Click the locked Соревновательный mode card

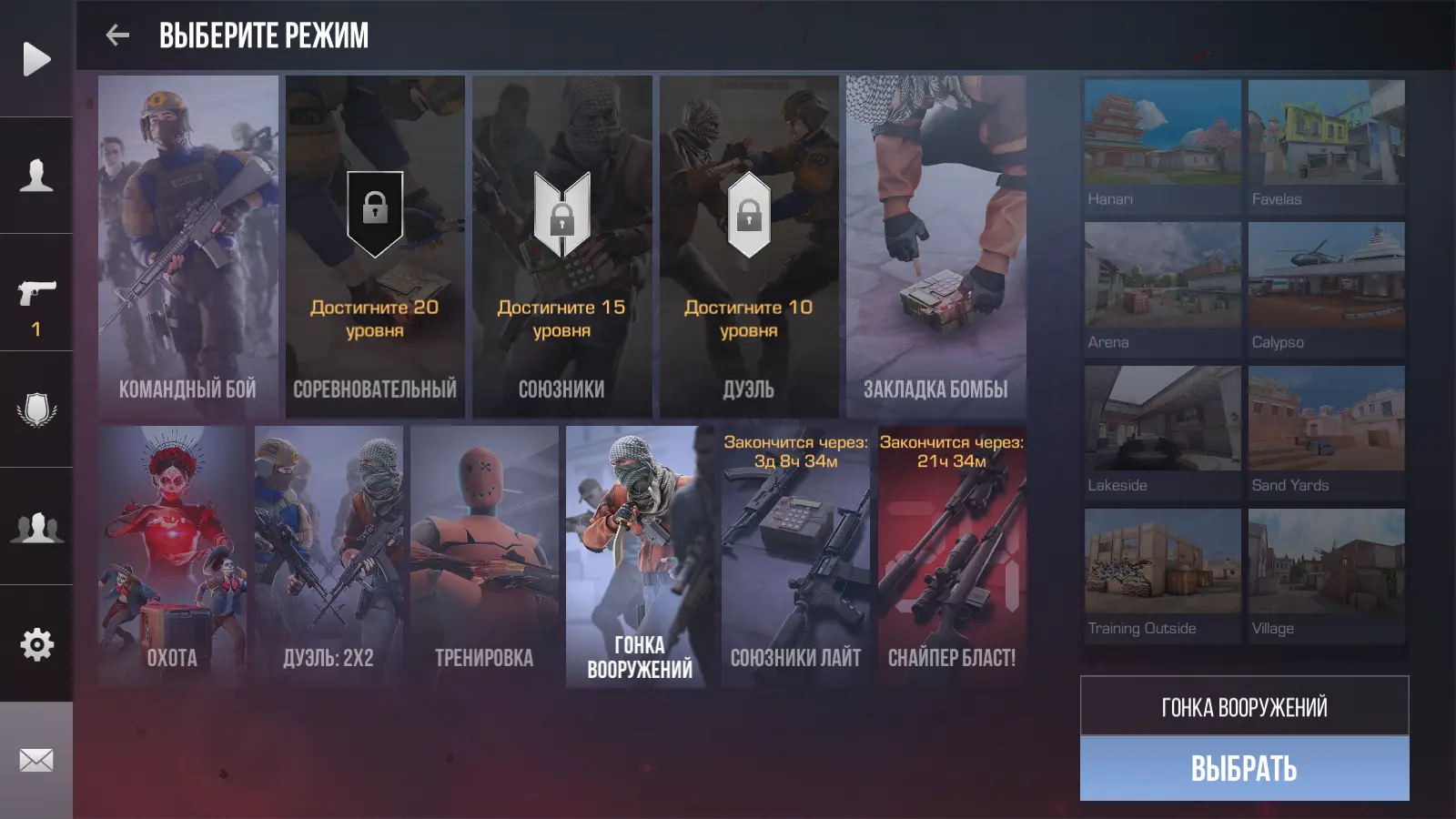click(375, 247)
